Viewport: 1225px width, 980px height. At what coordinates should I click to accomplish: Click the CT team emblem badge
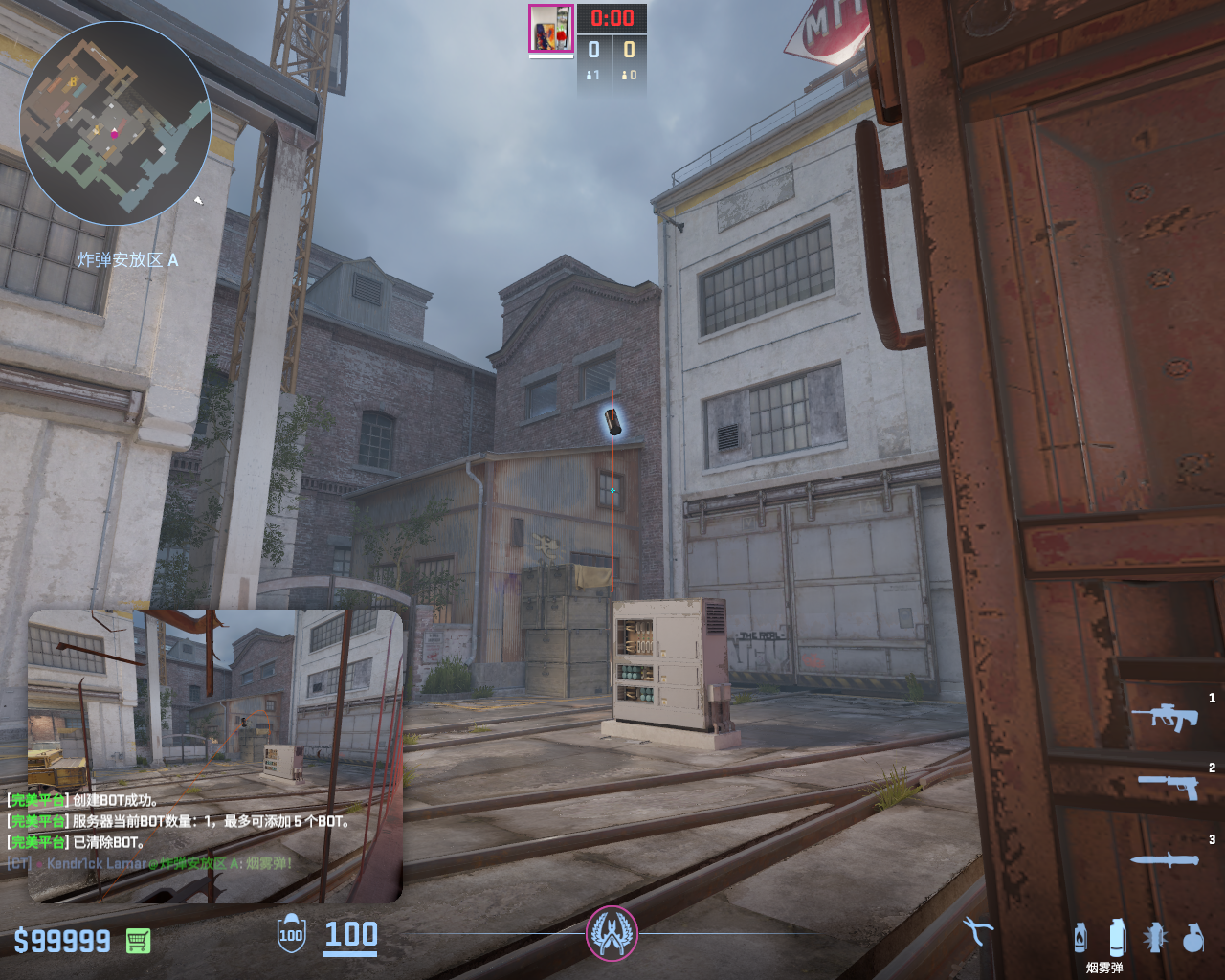[612, 933]
